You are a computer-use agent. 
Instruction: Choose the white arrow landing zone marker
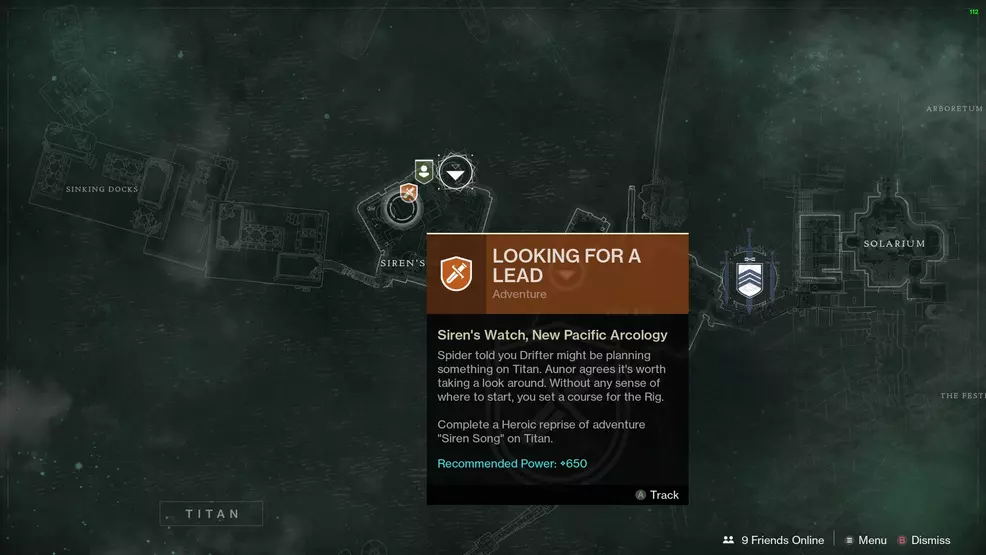click(456, 174)
